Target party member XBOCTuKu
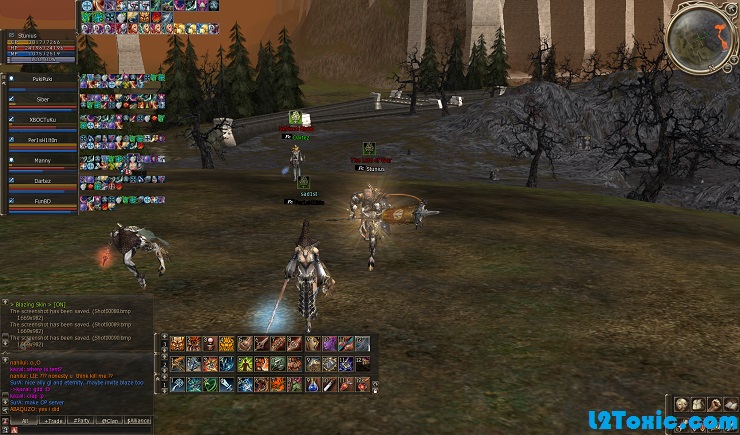 point(41,118)
